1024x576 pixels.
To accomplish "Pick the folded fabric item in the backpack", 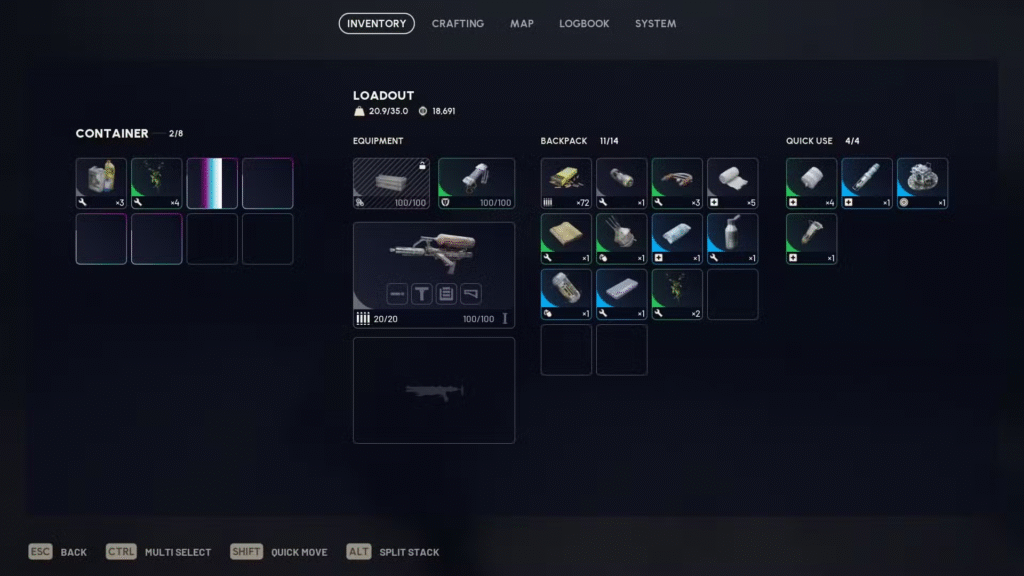I will pyautogui.click(x=567, y=239).
